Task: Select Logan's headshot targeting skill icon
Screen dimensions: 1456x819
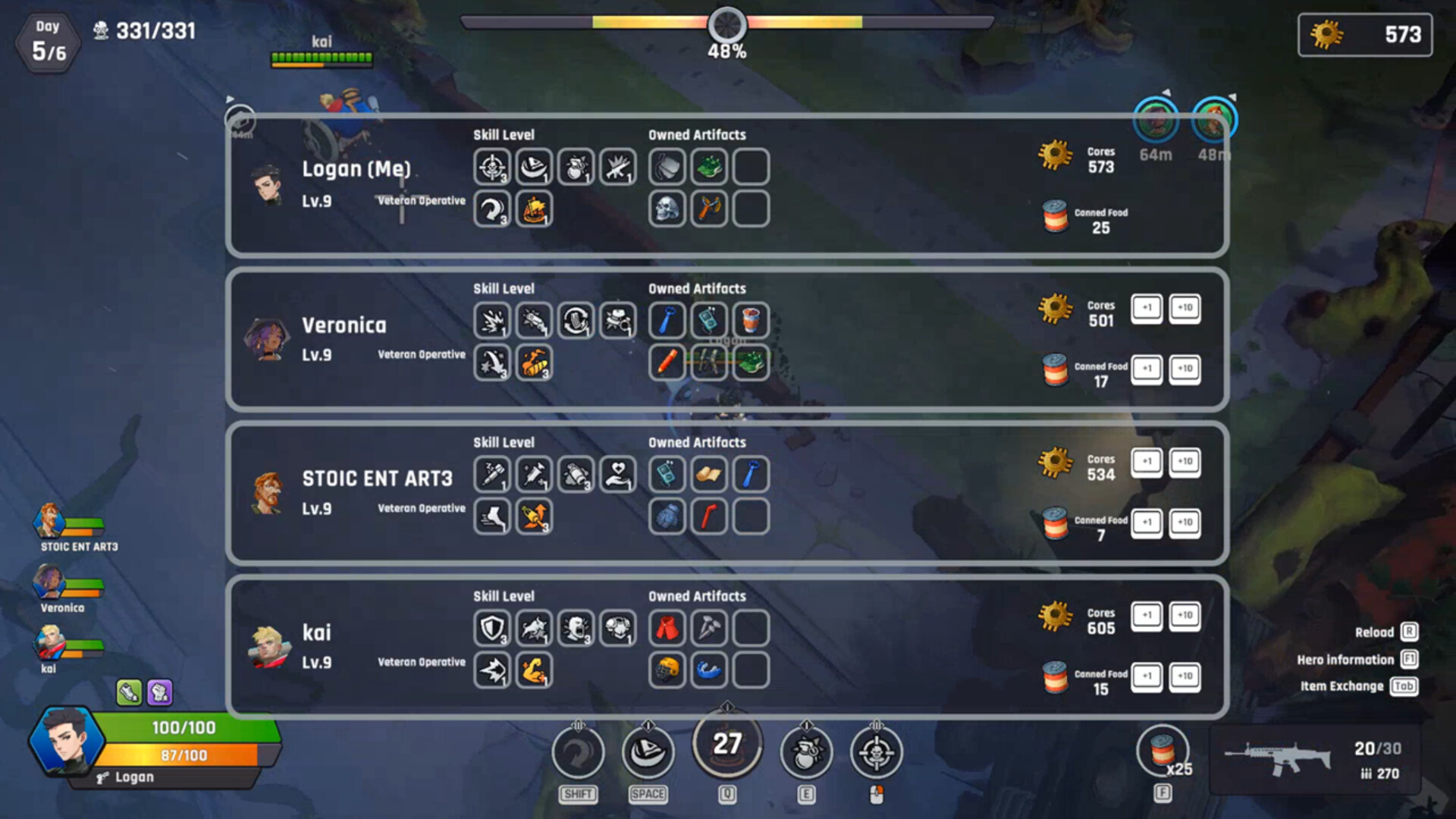Action: (x=491, y=167)
